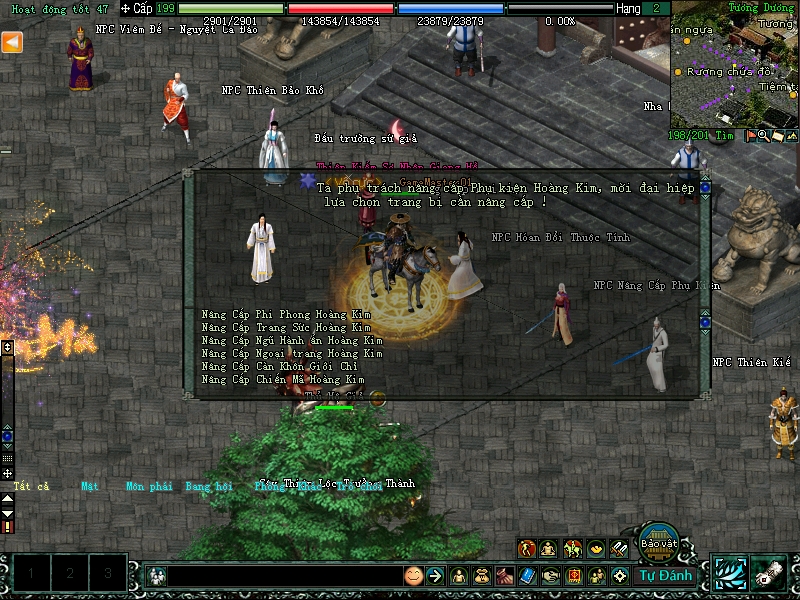Open the Bang hội chat tab

(x=208, y=487)
